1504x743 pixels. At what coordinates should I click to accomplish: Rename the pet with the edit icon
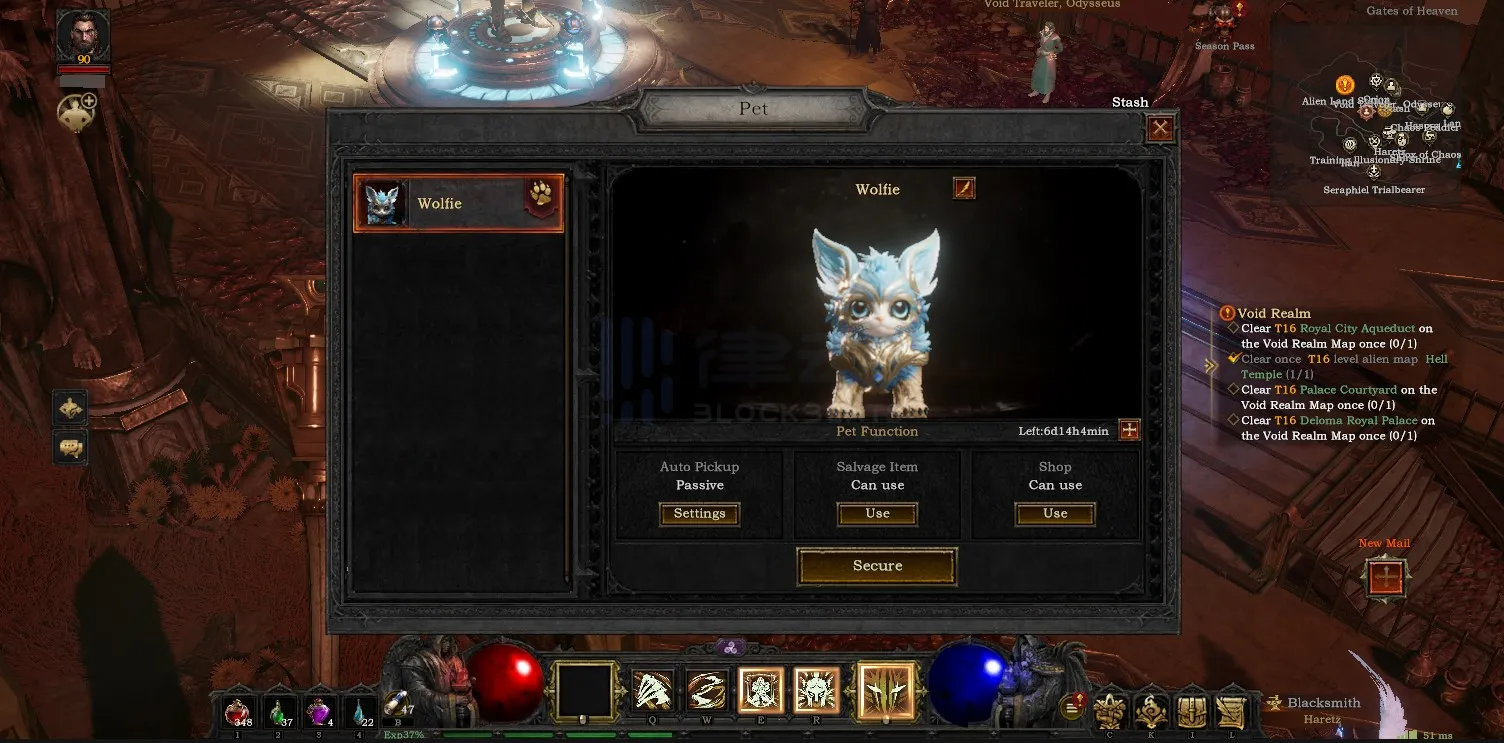964,188
